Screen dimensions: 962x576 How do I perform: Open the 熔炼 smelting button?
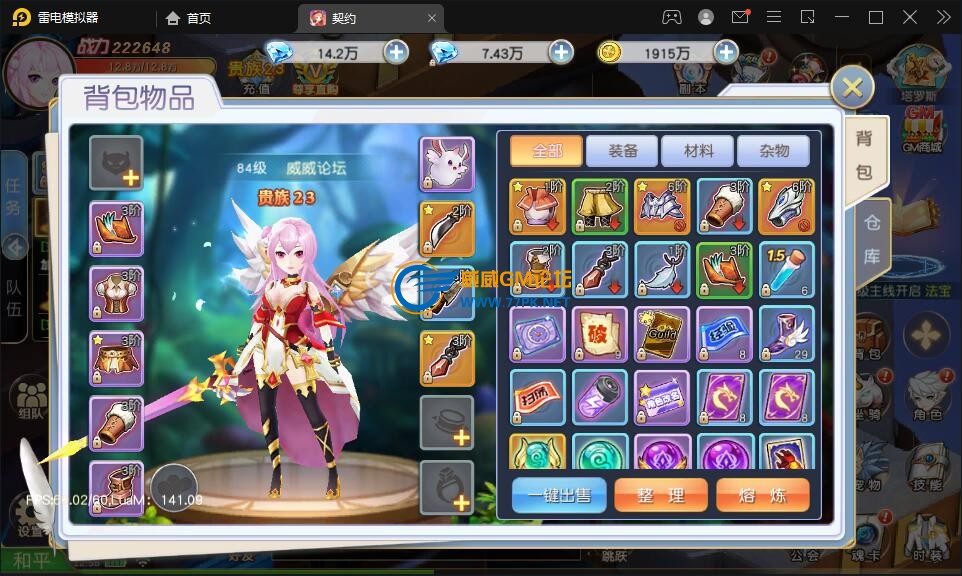tap(762, 495)
